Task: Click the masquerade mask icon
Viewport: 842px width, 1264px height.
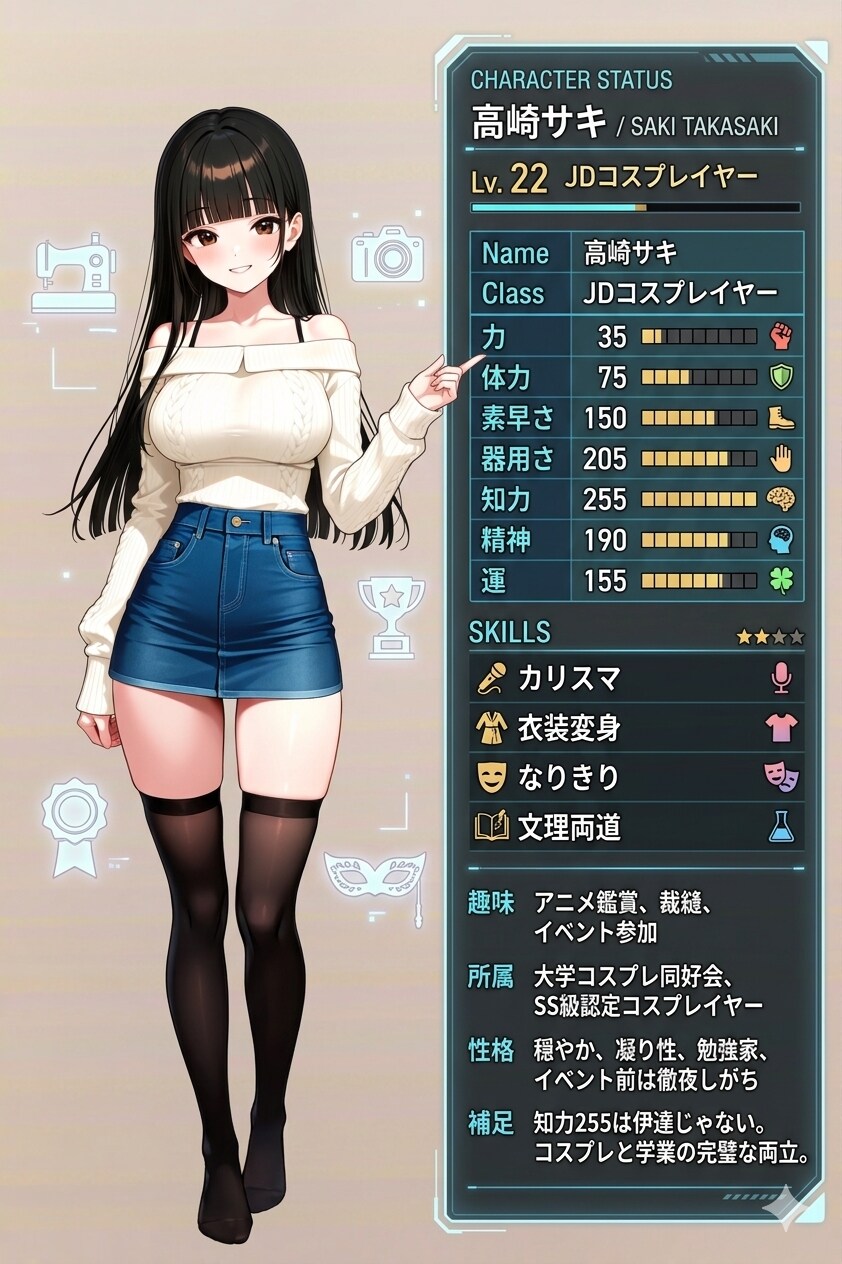Action: (x=376, y=877)
